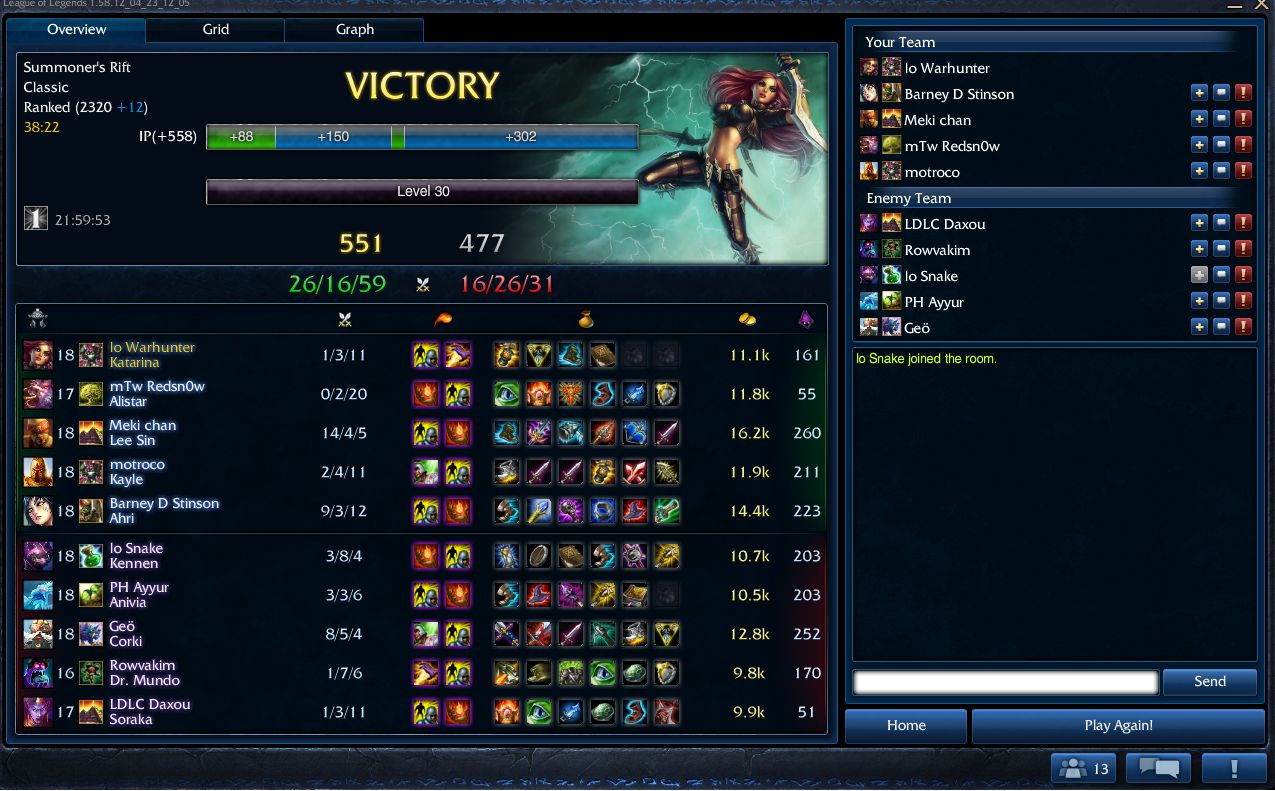Image resolution: width=1275 pixels, height=791 pixels.
Task: Open the chat speech bubble panel
Action: pos(1158,769)
